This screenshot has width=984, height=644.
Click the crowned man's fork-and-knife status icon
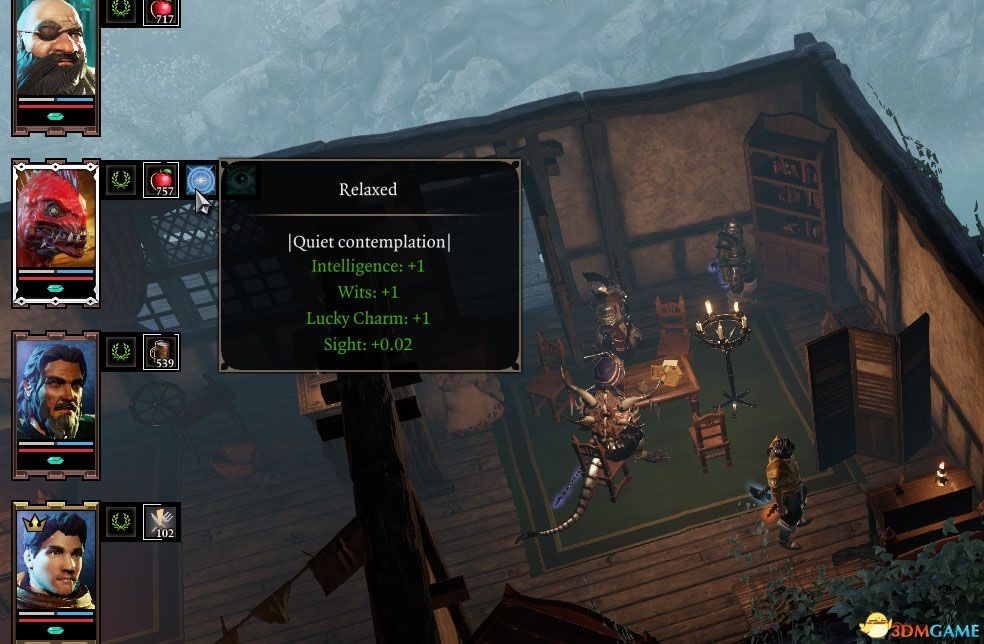point(161,521)
